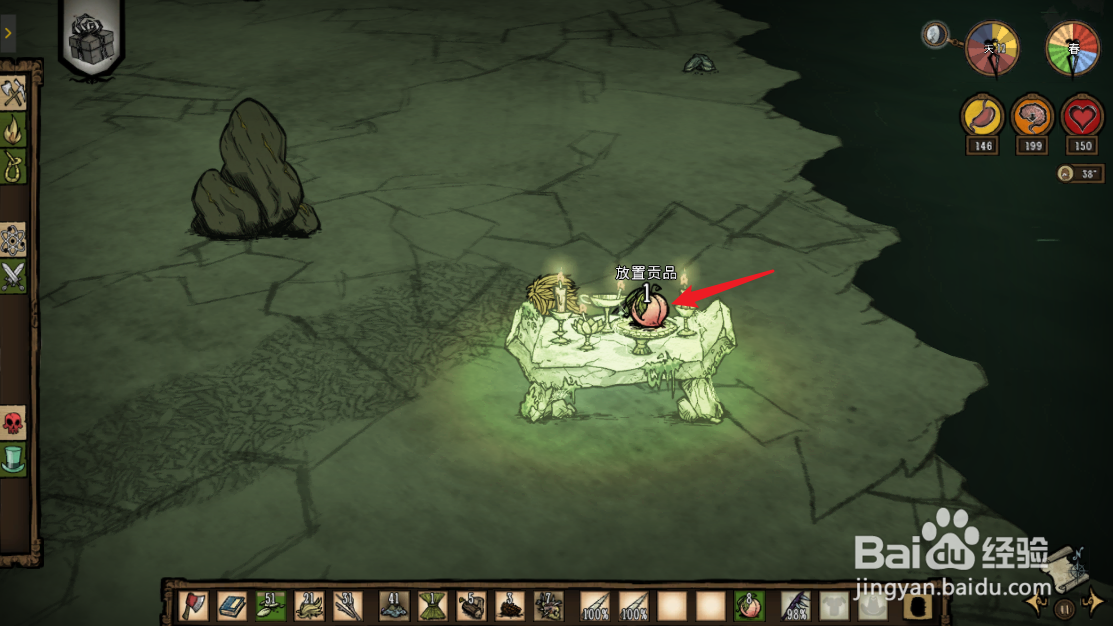Pause the game with the round button

1066,606
